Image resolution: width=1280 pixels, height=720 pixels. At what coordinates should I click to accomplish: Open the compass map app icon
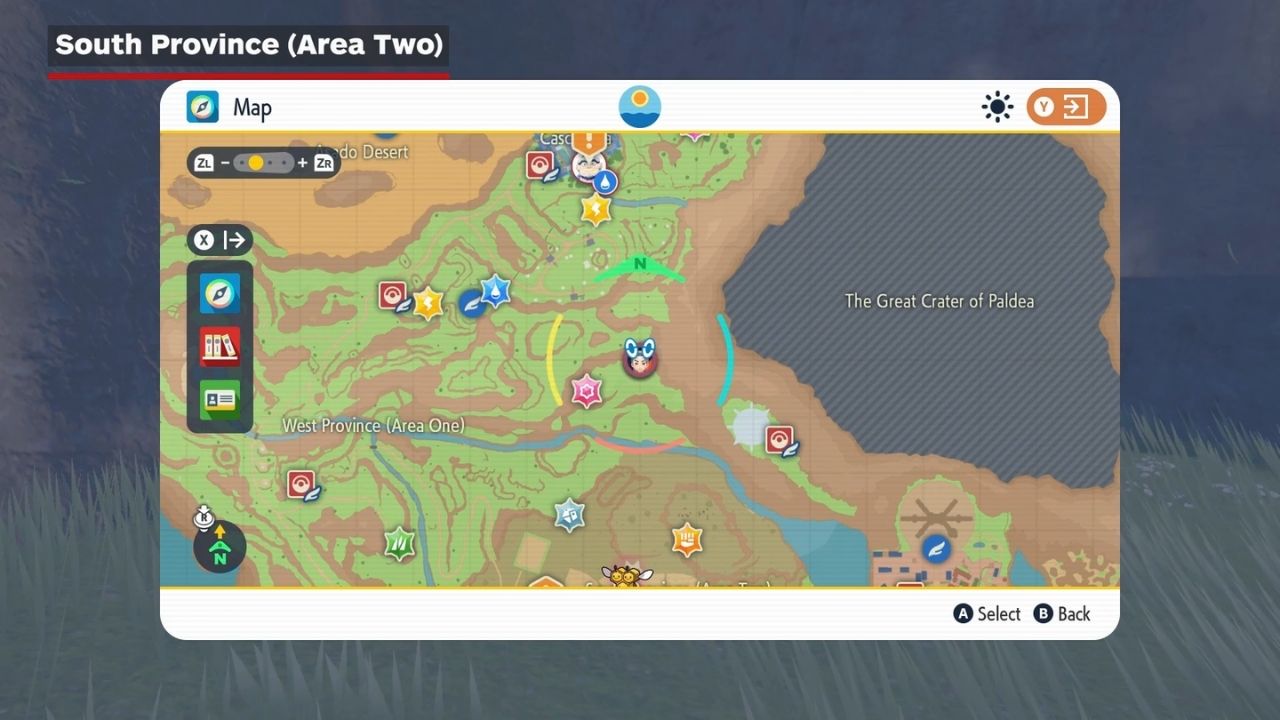pyautogui.click(x=220, y=293)
